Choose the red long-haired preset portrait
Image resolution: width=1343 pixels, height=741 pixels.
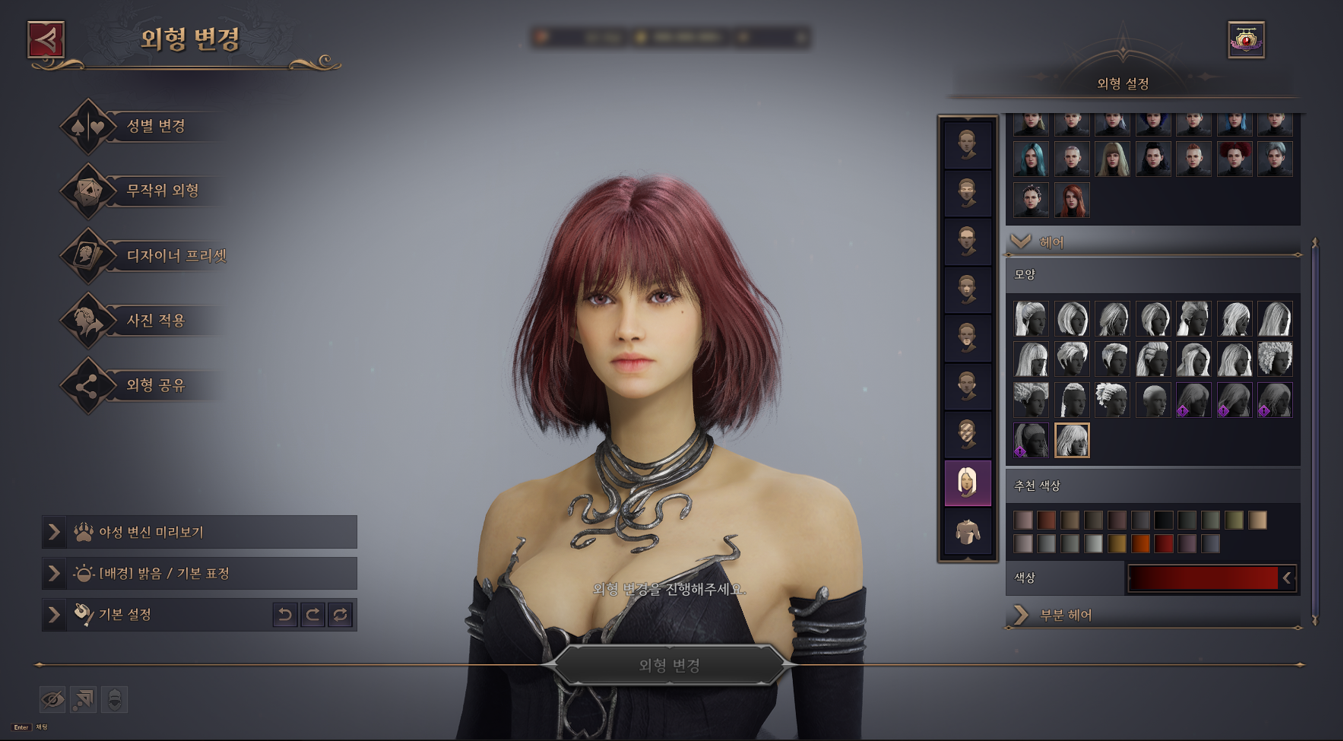(x=1071, y=200)
